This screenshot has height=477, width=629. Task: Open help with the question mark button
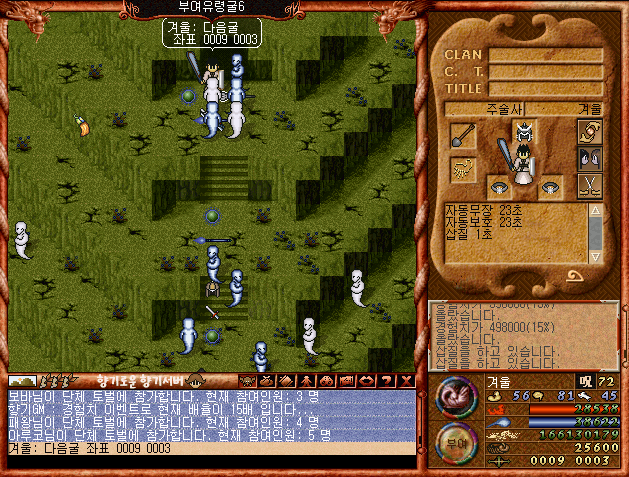388,381
